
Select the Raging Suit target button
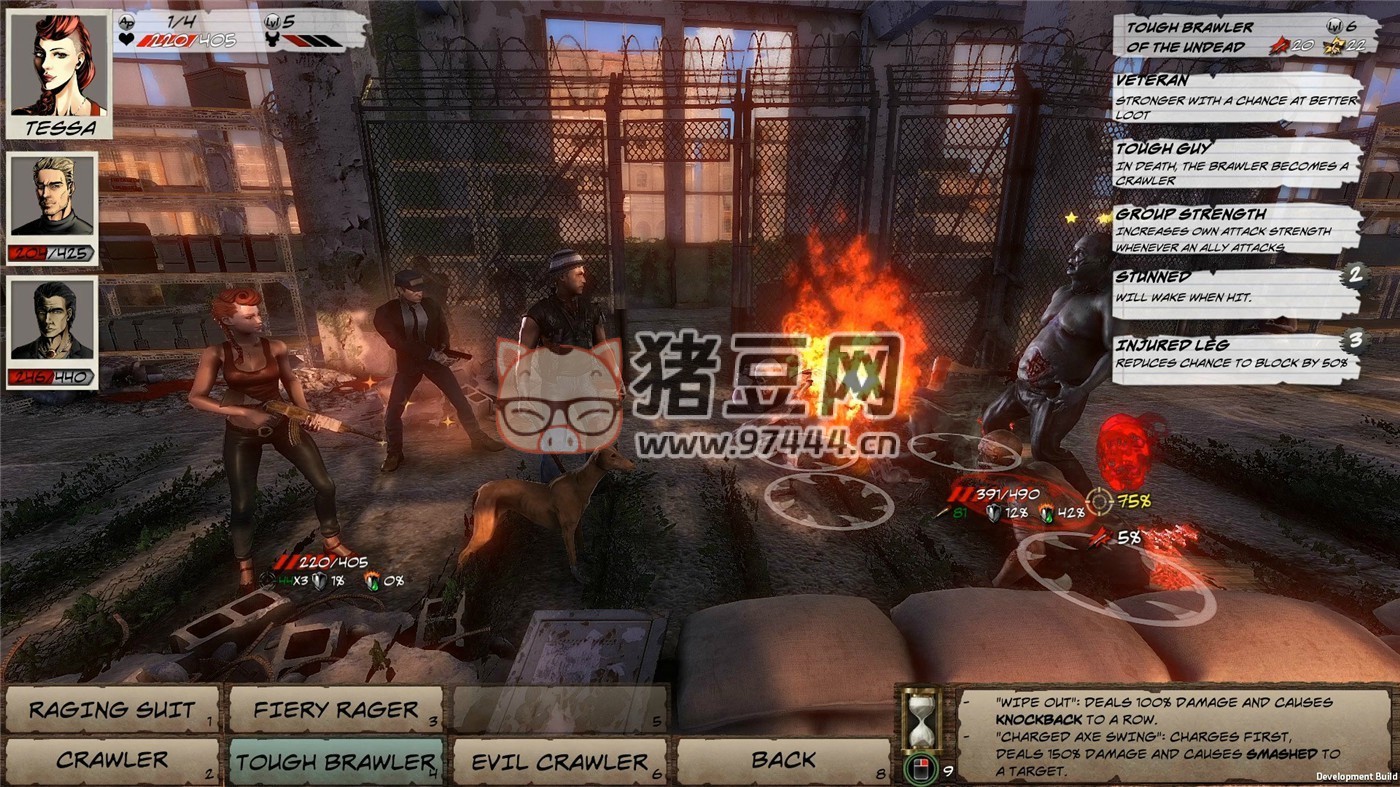point(112,710)
